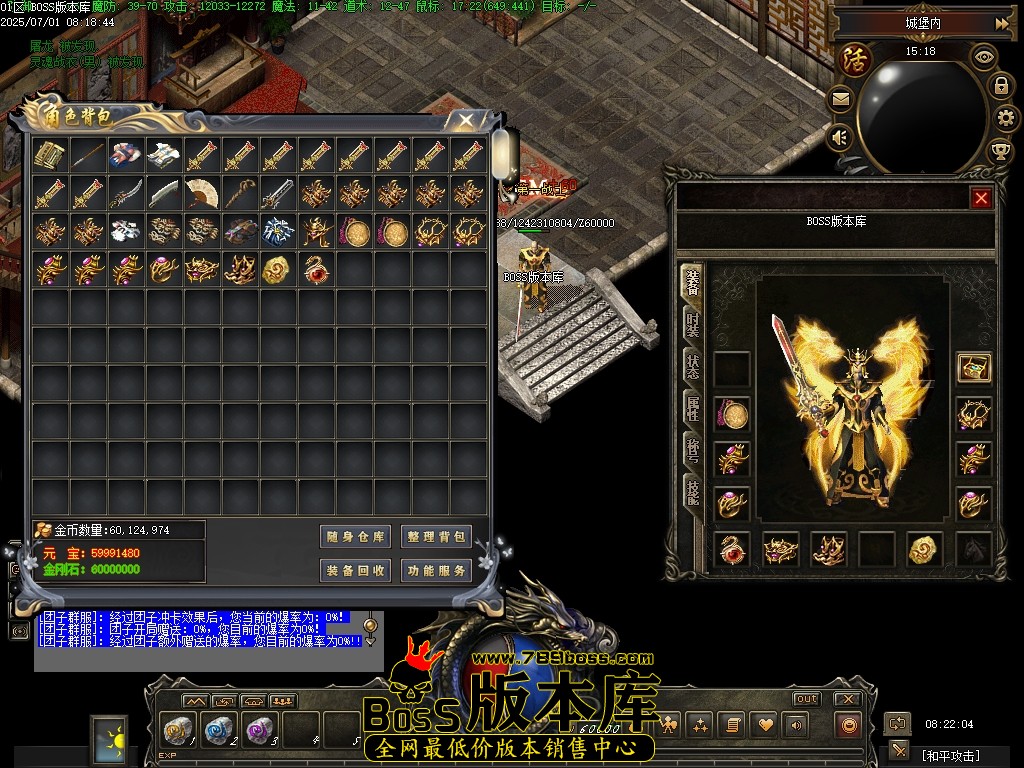Select the folding fan item in backpack
This screenshot has height=768, width=1024.
click(202, 193)
